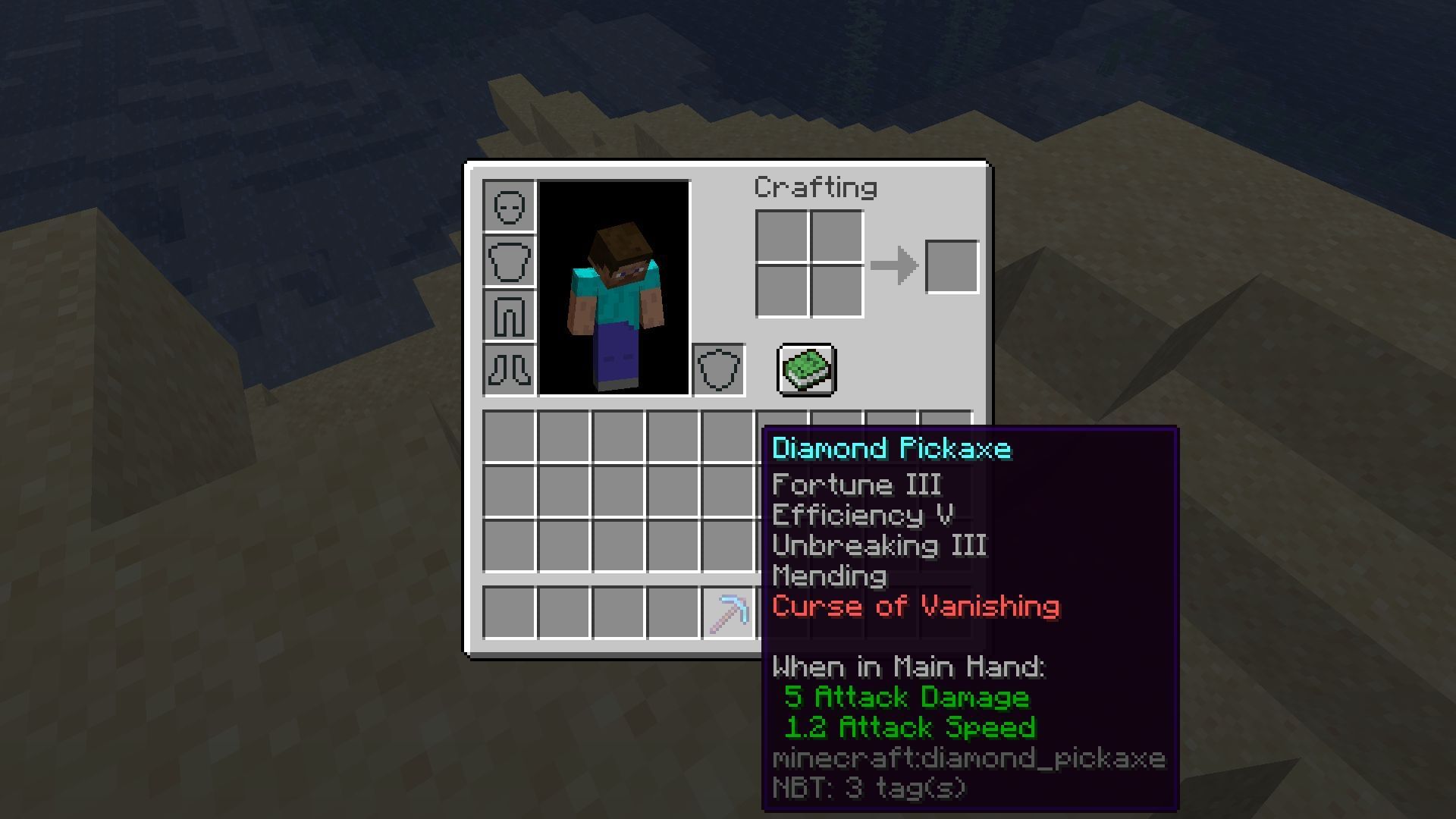Click the Crafting label
1456x819 pixels.
tap(814, 186)
